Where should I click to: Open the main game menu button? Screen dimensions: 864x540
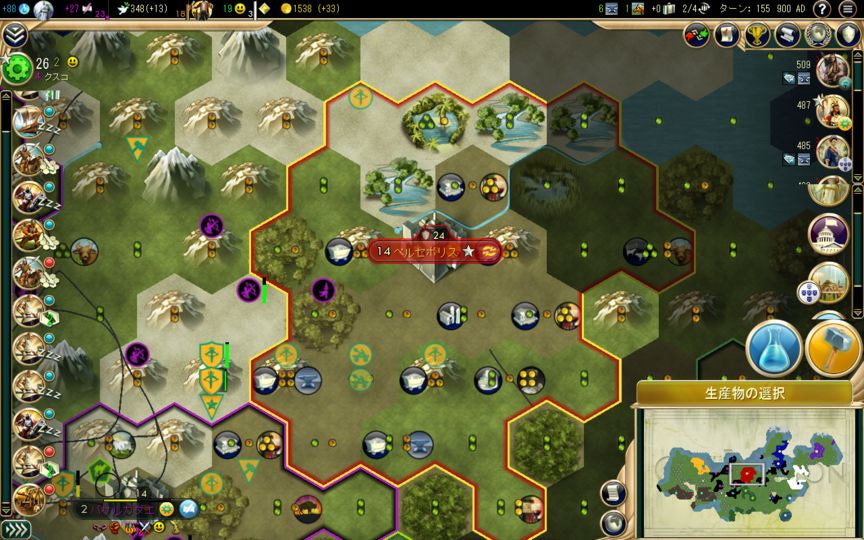pos(848,9)
